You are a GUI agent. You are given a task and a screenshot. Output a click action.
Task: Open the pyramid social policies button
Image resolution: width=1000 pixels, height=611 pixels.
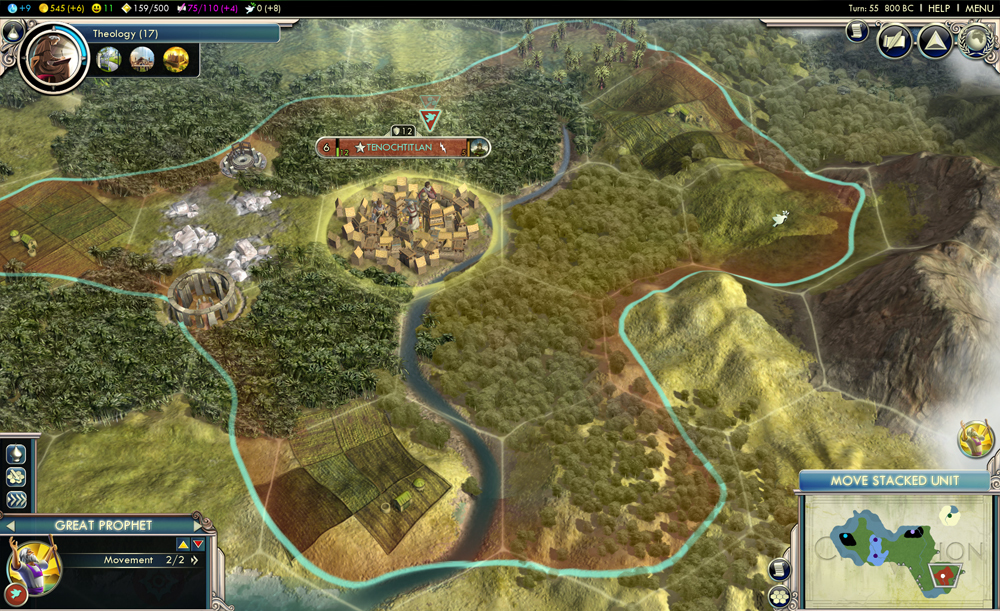point(935,42)
